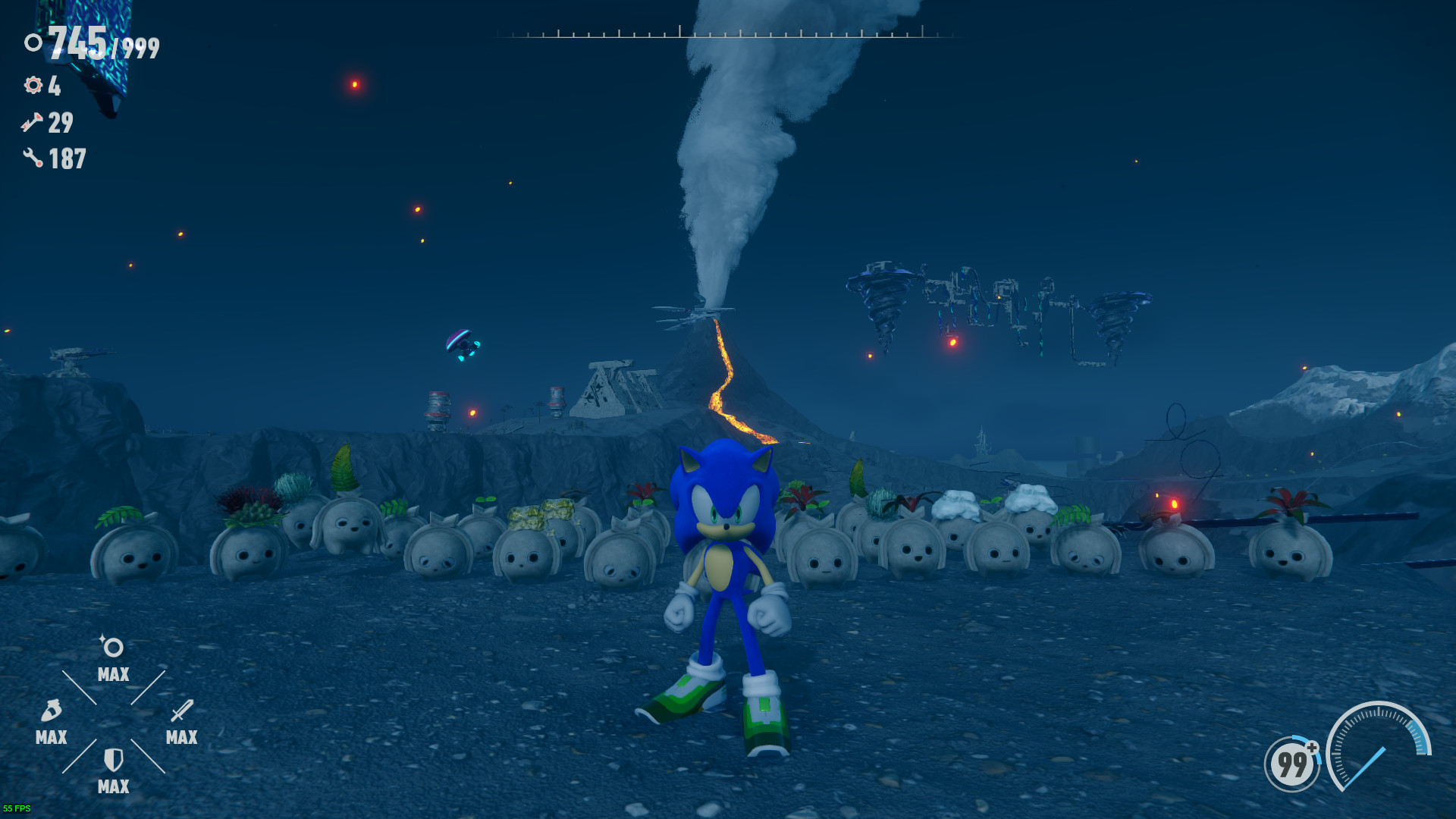Click the plus sign on the ring badge
The width and height of the screenshot is (1456, 819).
pyautogui.click(x=1311, y=748)
